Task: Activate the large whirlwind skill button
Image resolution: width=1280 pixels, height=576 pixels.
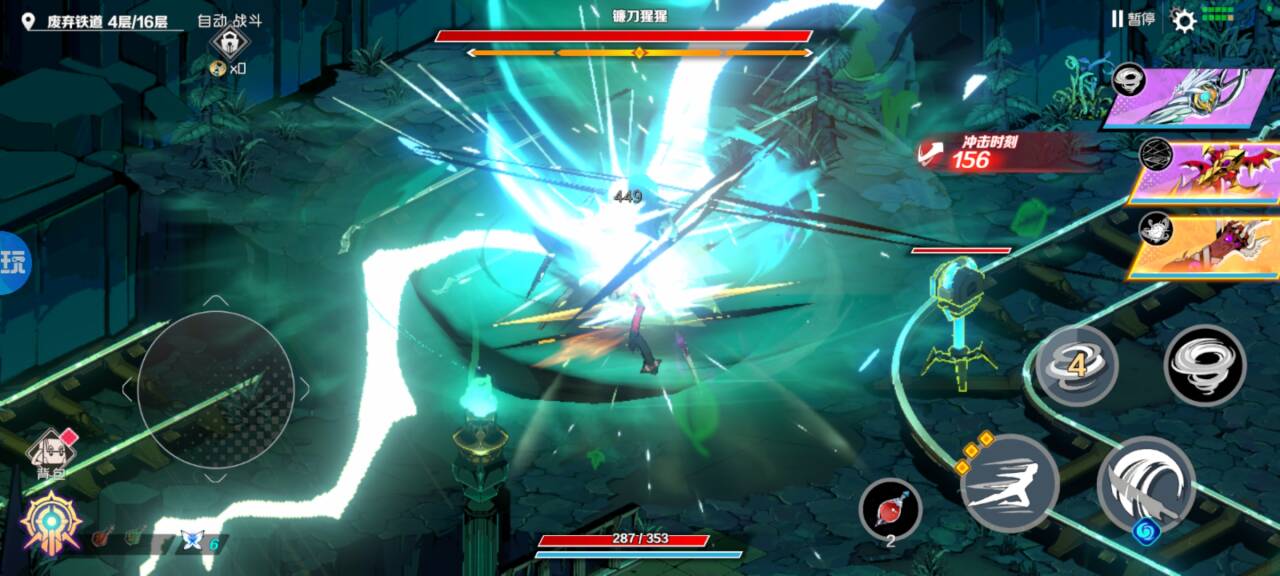Action: point(1205,366)
